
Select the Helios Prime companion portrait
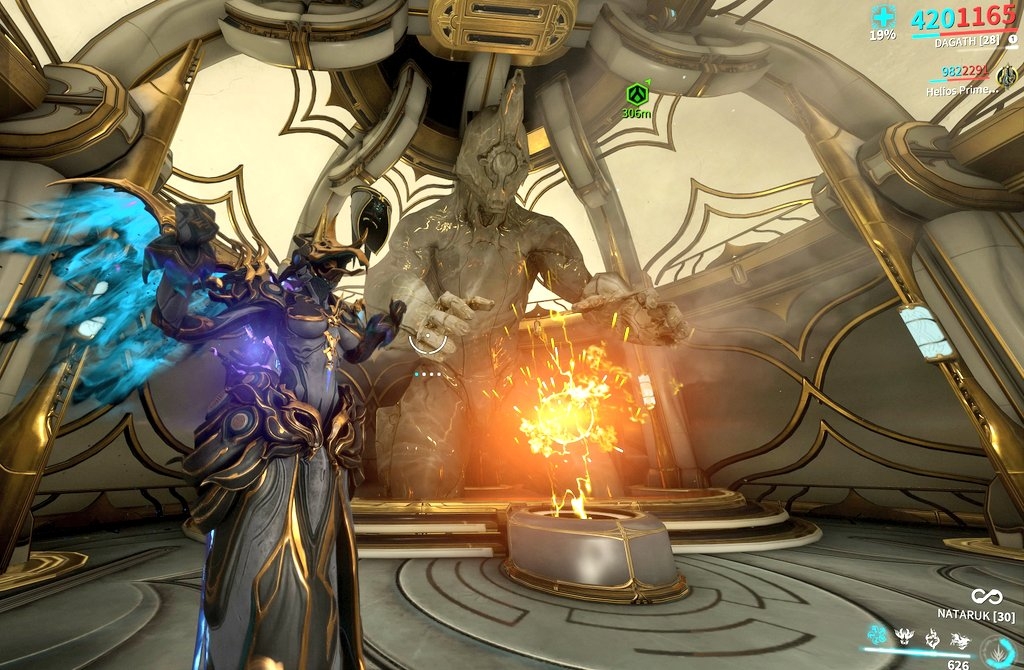click(x=1006, y=75)
